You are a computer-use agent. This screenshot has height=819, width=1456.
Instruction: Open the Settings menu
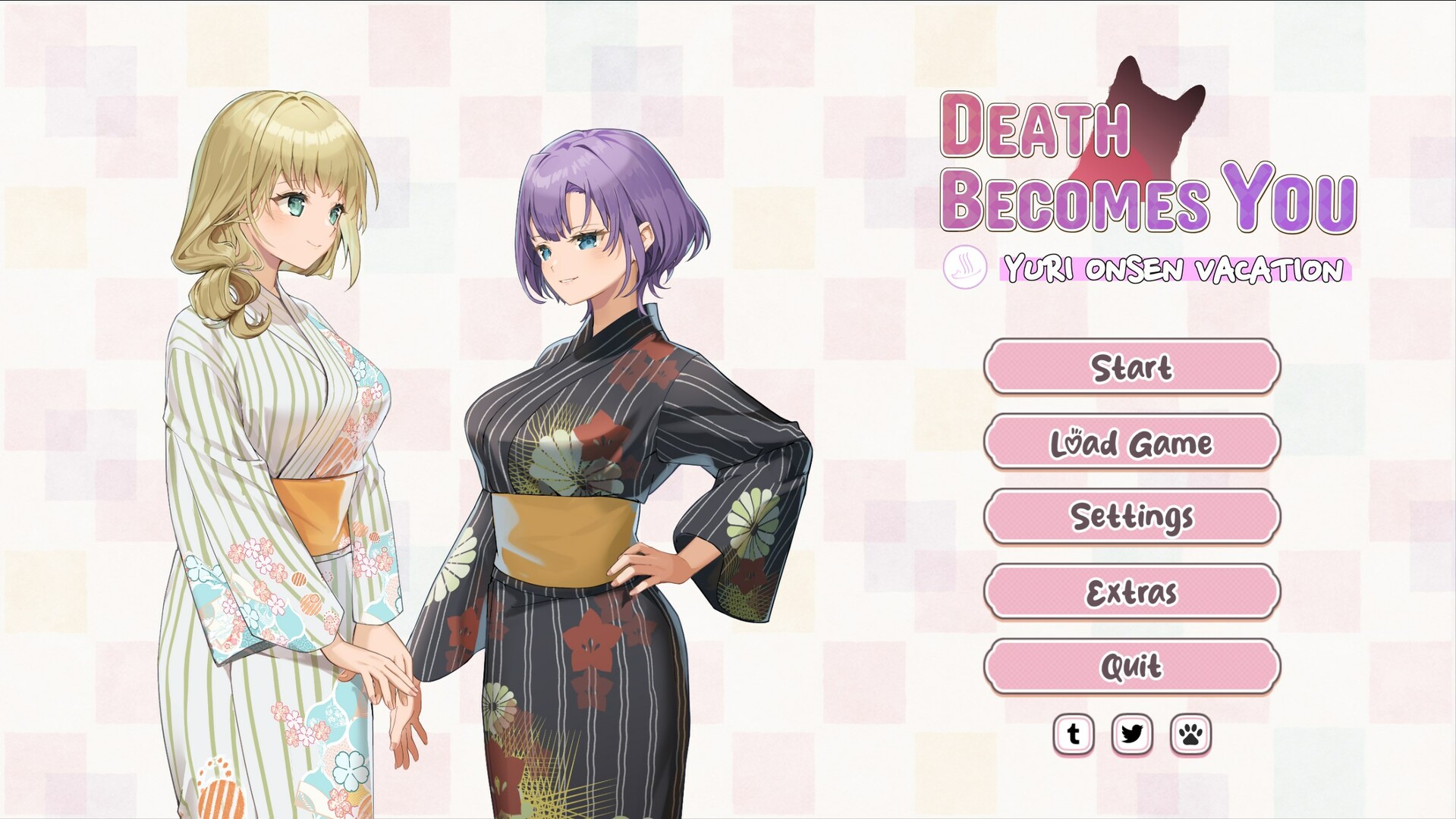pyautogui.click(x=1131, y=517)
